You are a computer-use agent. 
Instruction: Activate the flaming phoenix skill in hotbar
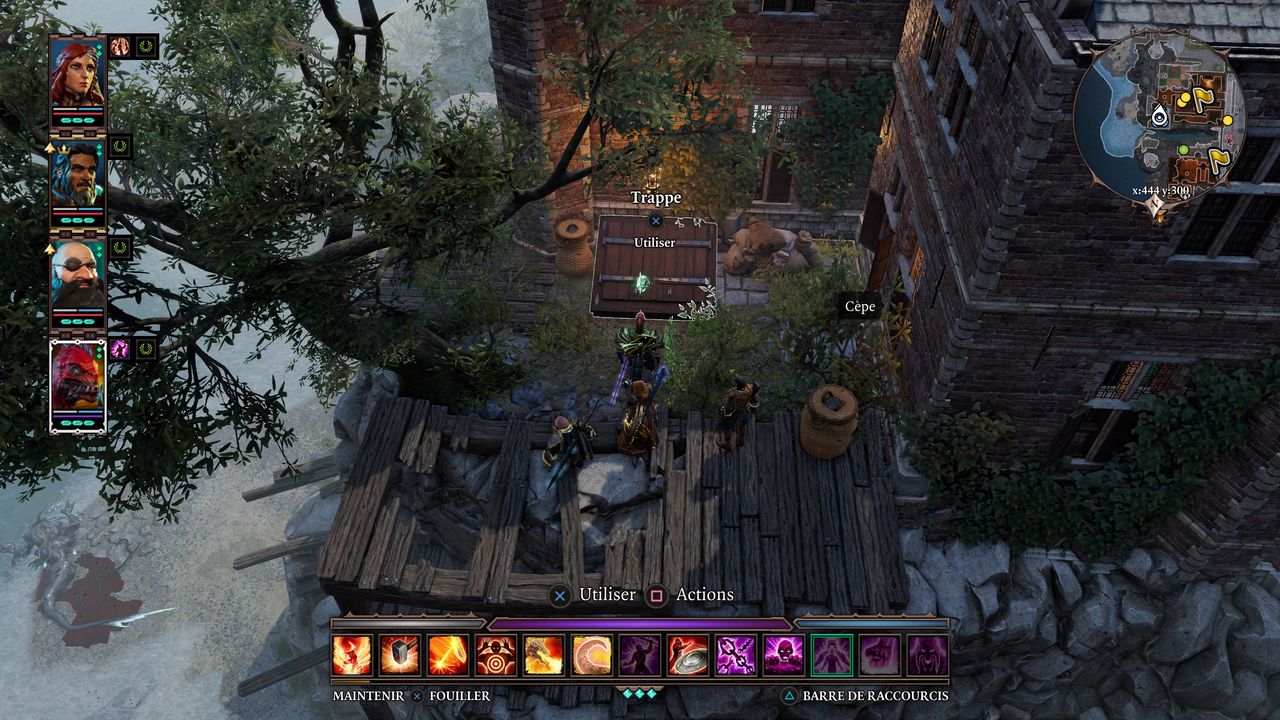tap(352, 655)
